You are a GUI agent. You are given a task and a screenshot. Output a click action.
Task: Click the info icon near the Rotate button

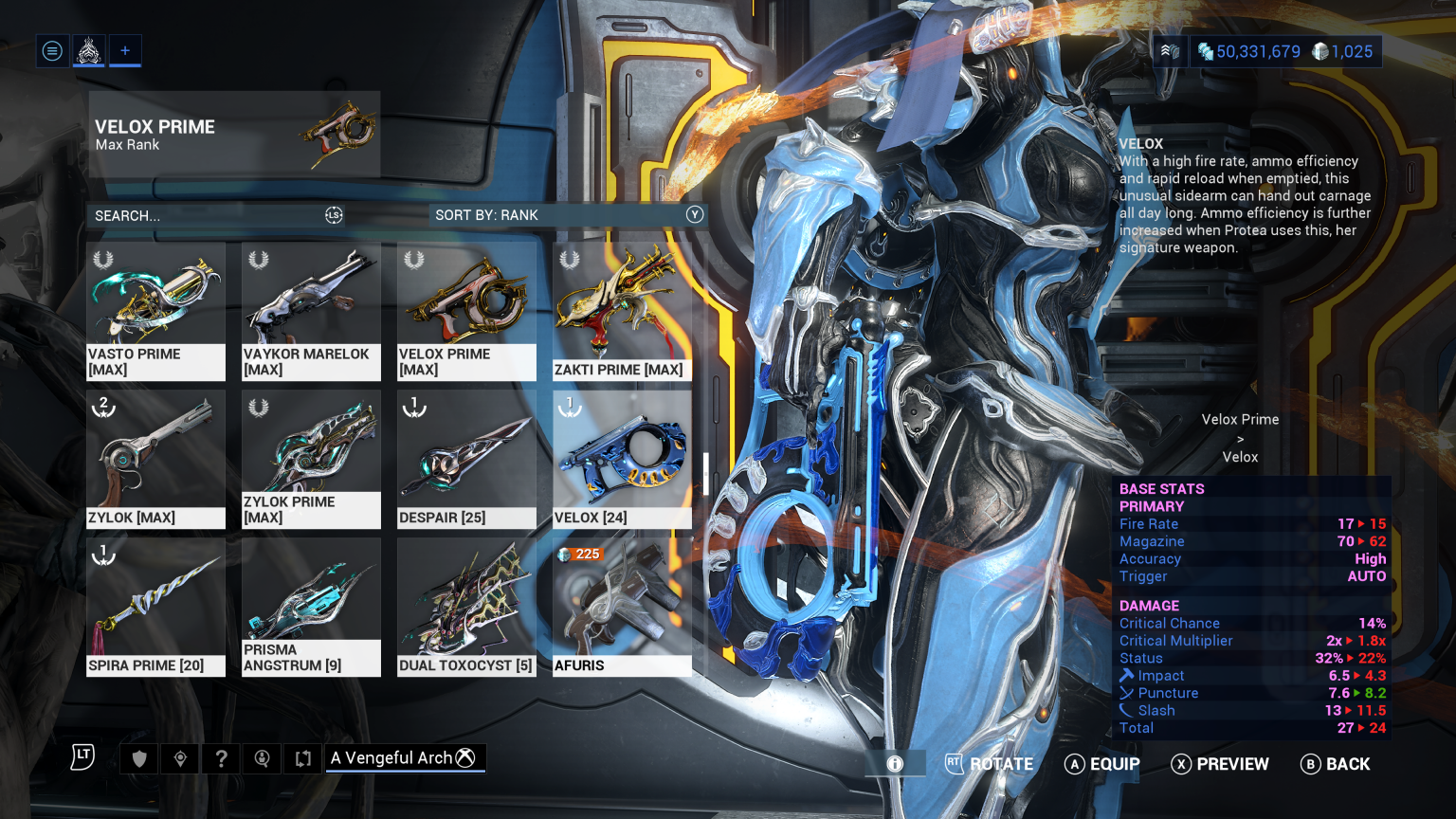895,763
